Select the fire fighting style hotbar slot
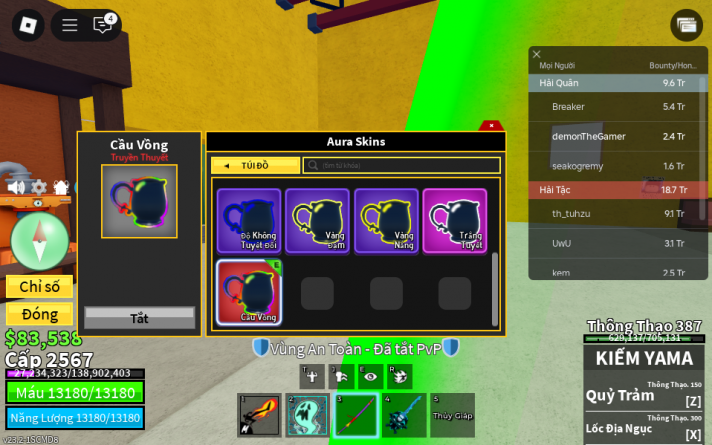 coord(258,415)
